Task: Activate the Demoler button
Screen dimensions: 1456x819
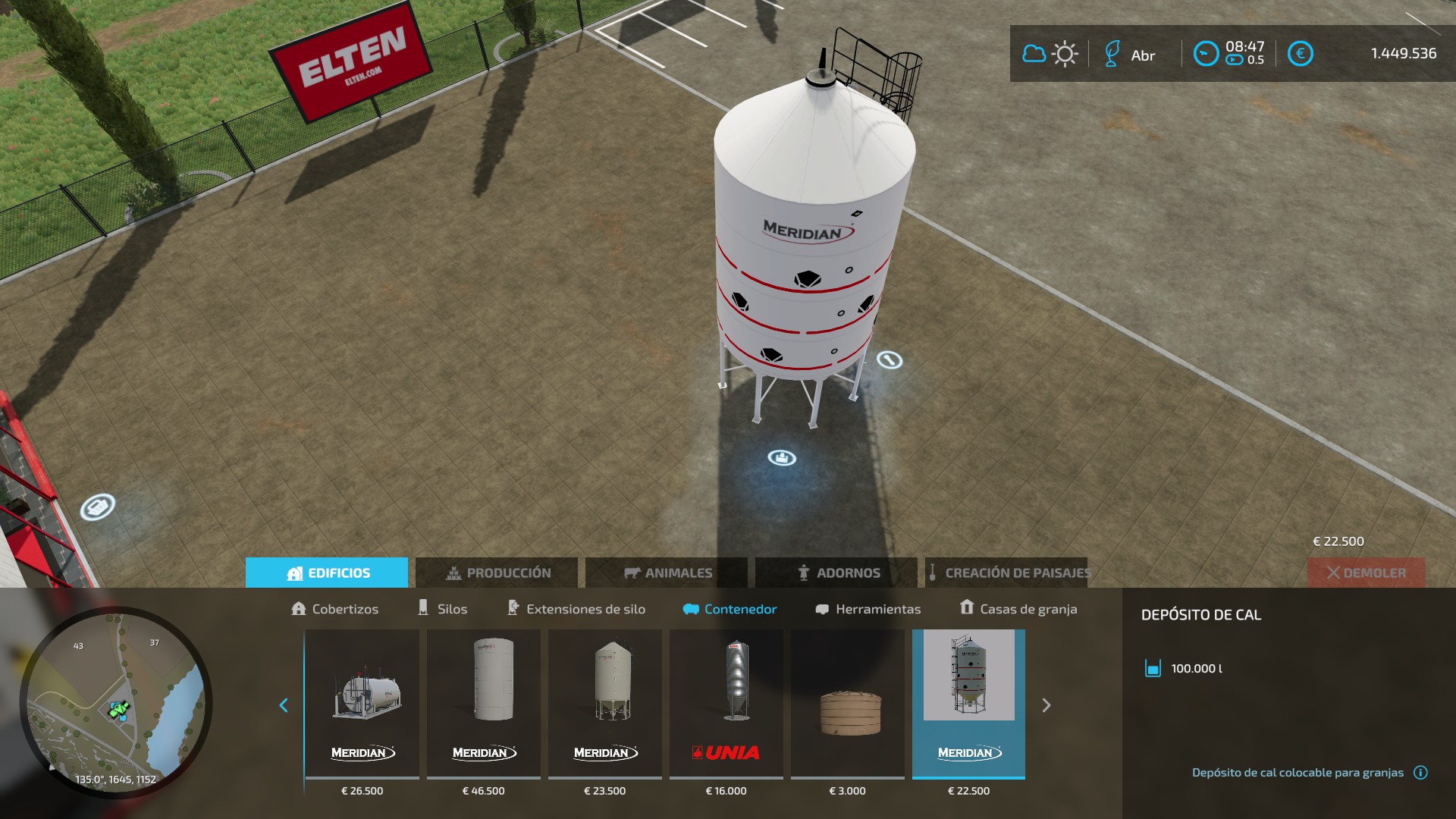Action: click(x=1366, y=573)
